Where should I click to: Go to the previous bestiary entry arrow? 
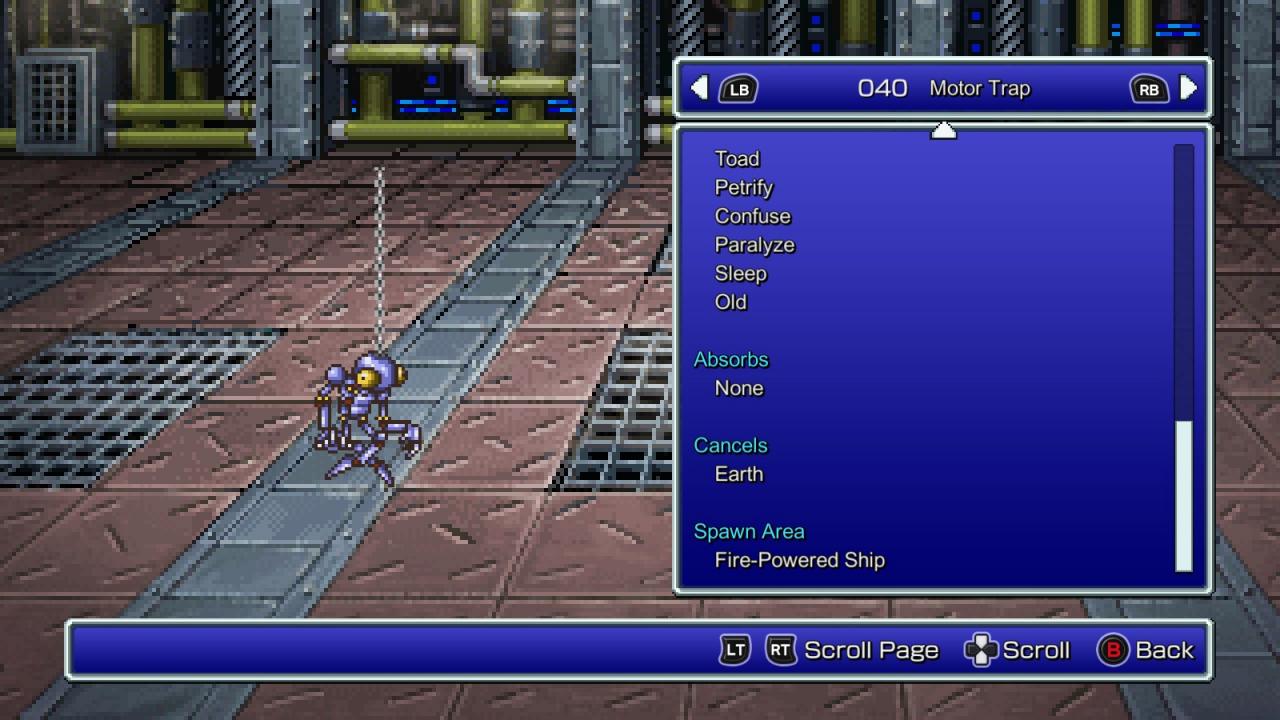(700, 88)
